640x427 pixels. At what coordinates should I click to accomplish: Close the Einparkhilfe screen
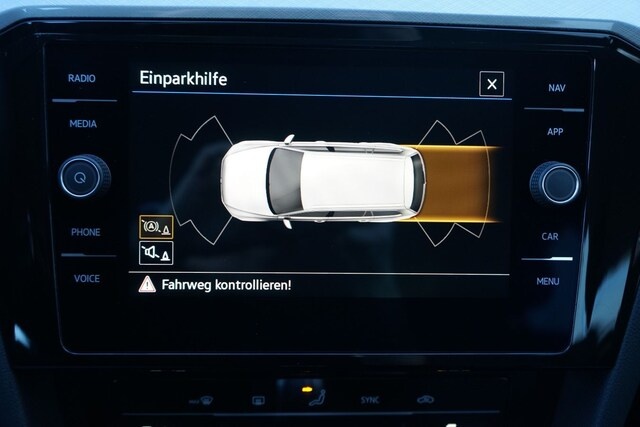tap(491, 84)
